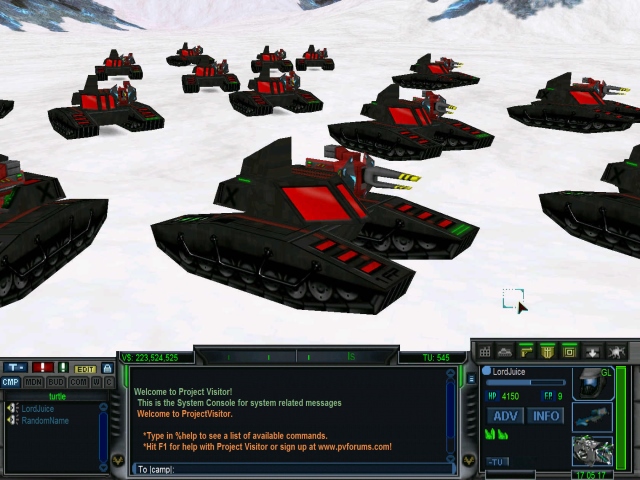Select RandomName in the player list

pyautogui.click(x=43, y=420)
